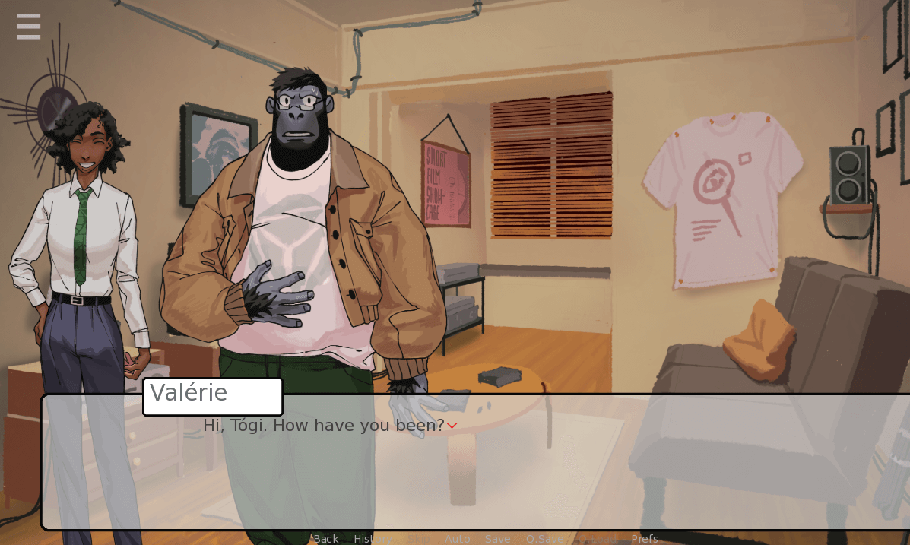Enable Auto-advance for dialogue
Viewport: 910px width, 545px height.
click(x=457, y=539)
